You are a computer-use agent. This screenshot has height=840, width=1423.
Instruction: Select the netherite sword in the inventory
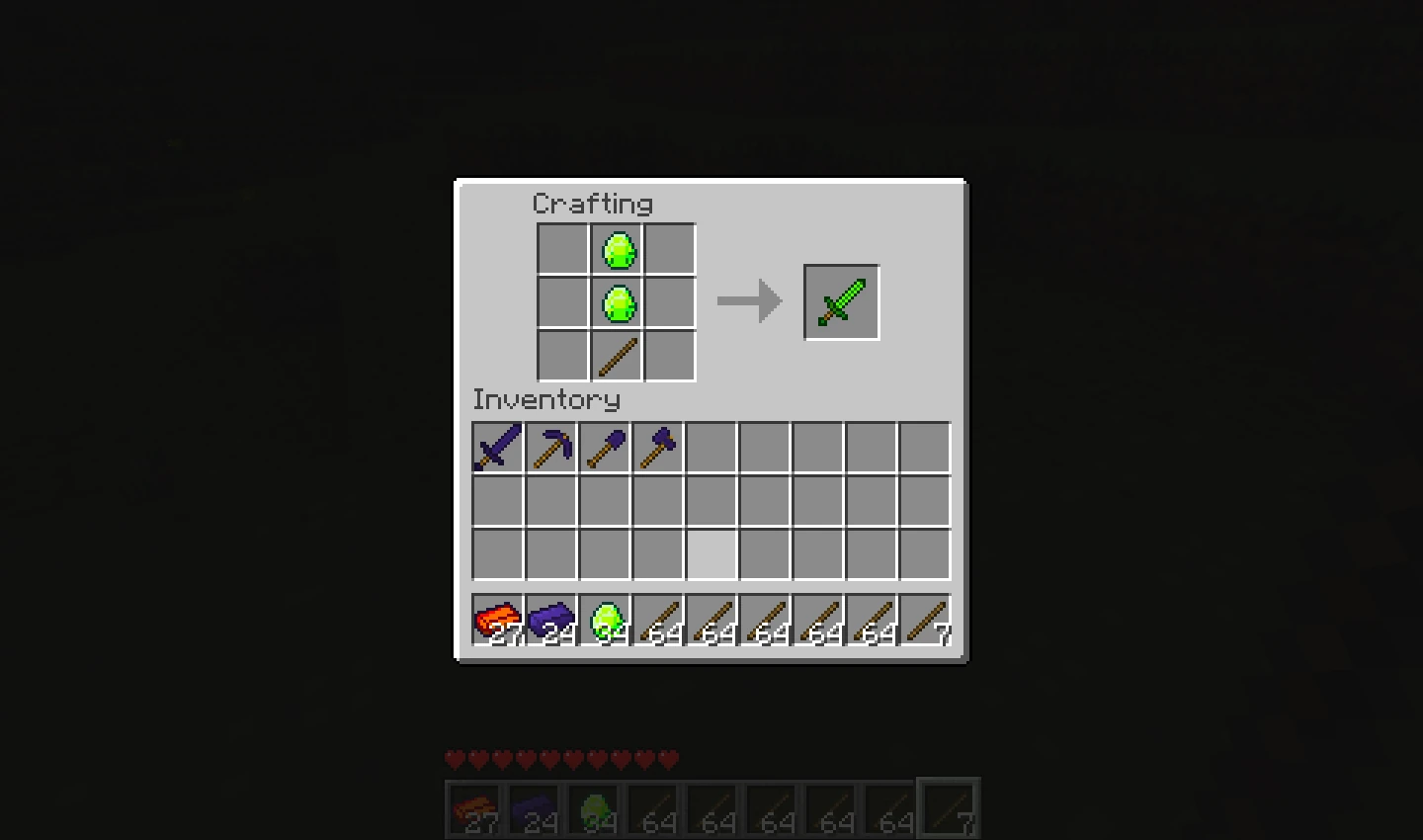pos(497,448)
